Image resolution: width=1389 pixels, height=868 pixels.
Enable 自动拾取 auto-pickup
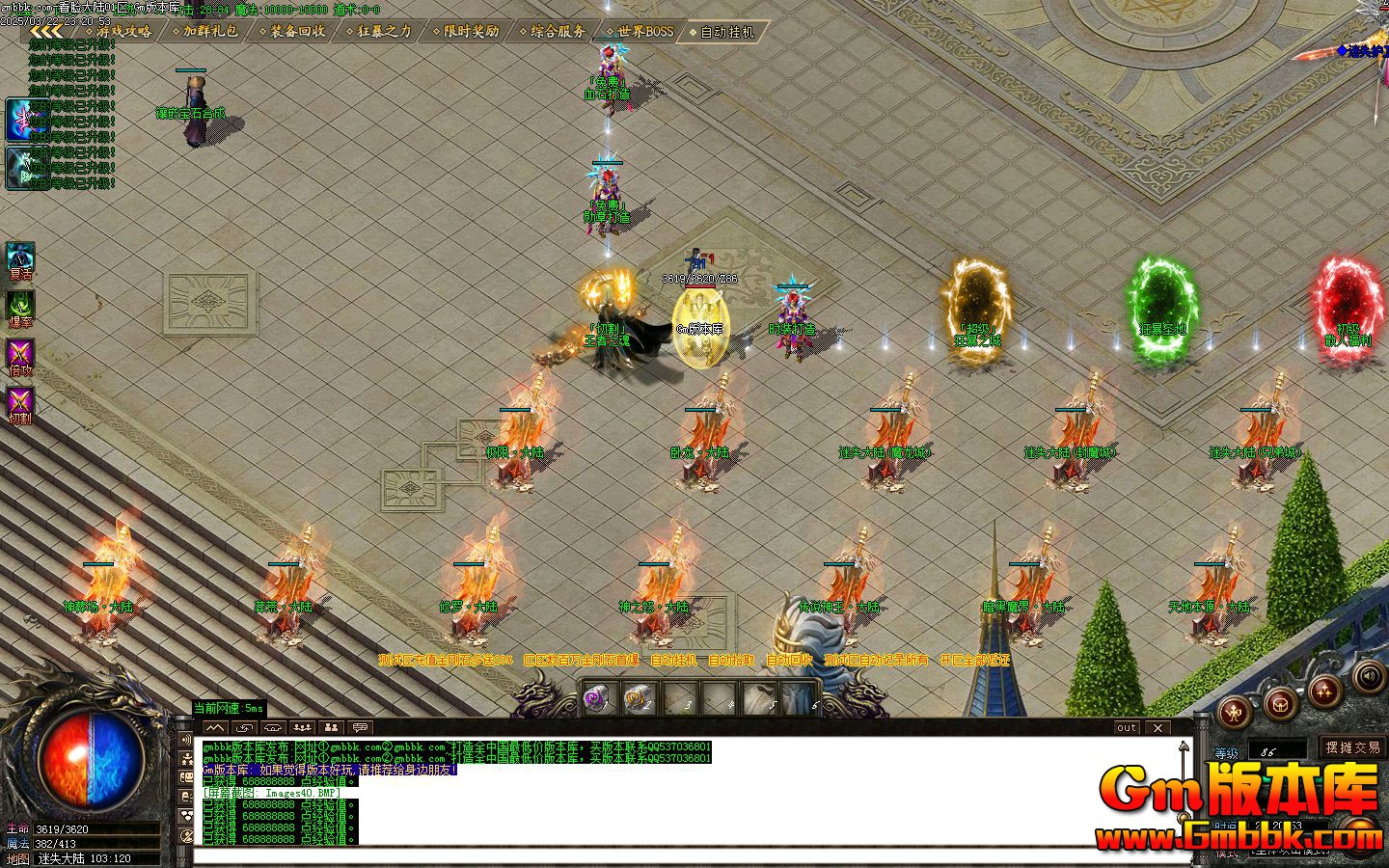[x=731, y=659]
